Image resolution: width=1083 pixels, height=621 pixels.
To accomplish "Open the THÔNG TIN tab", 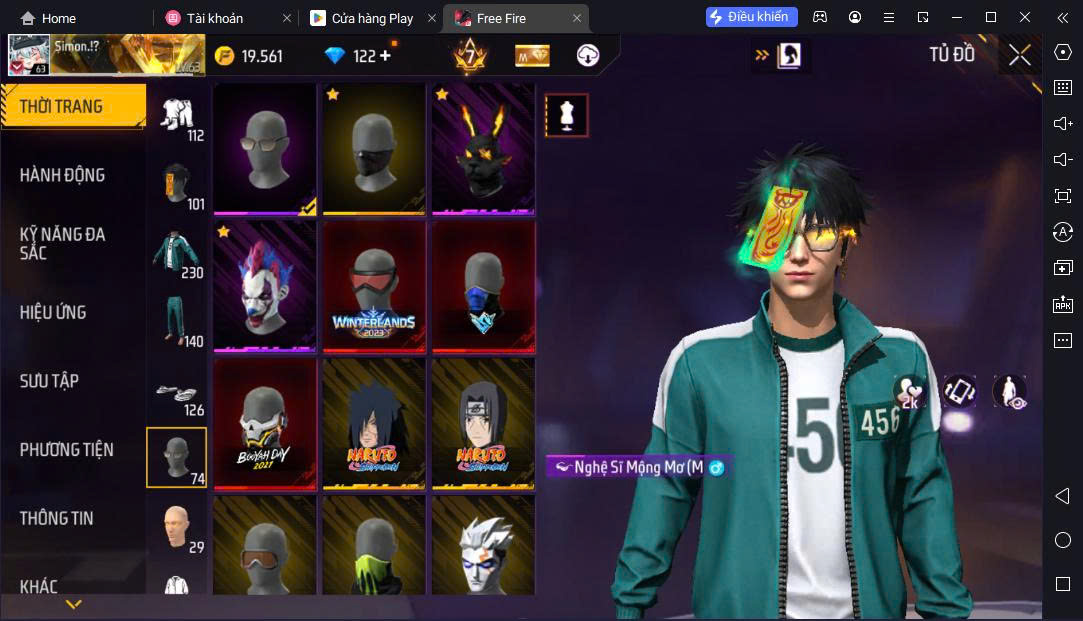I will 56,518.
